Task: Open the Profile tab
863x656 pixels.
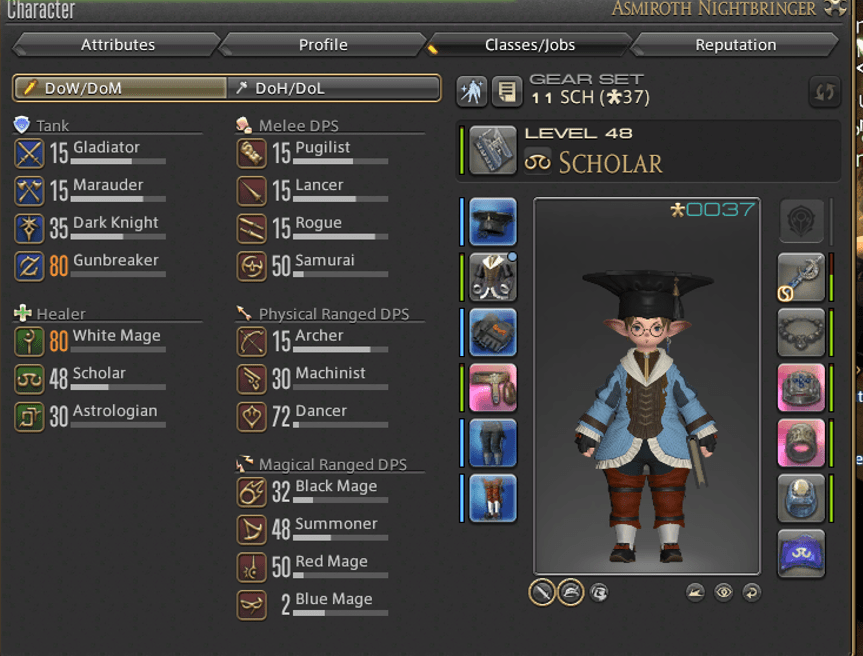Action: tap(323, 45)
